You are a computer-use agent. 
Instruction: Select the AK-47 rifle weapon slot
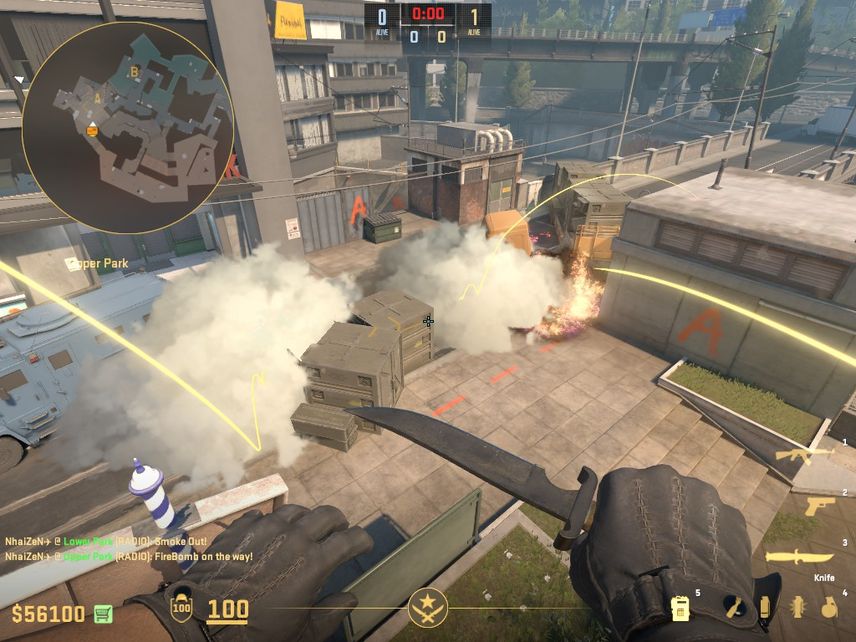pyautogui.click(x=803, y=455)
